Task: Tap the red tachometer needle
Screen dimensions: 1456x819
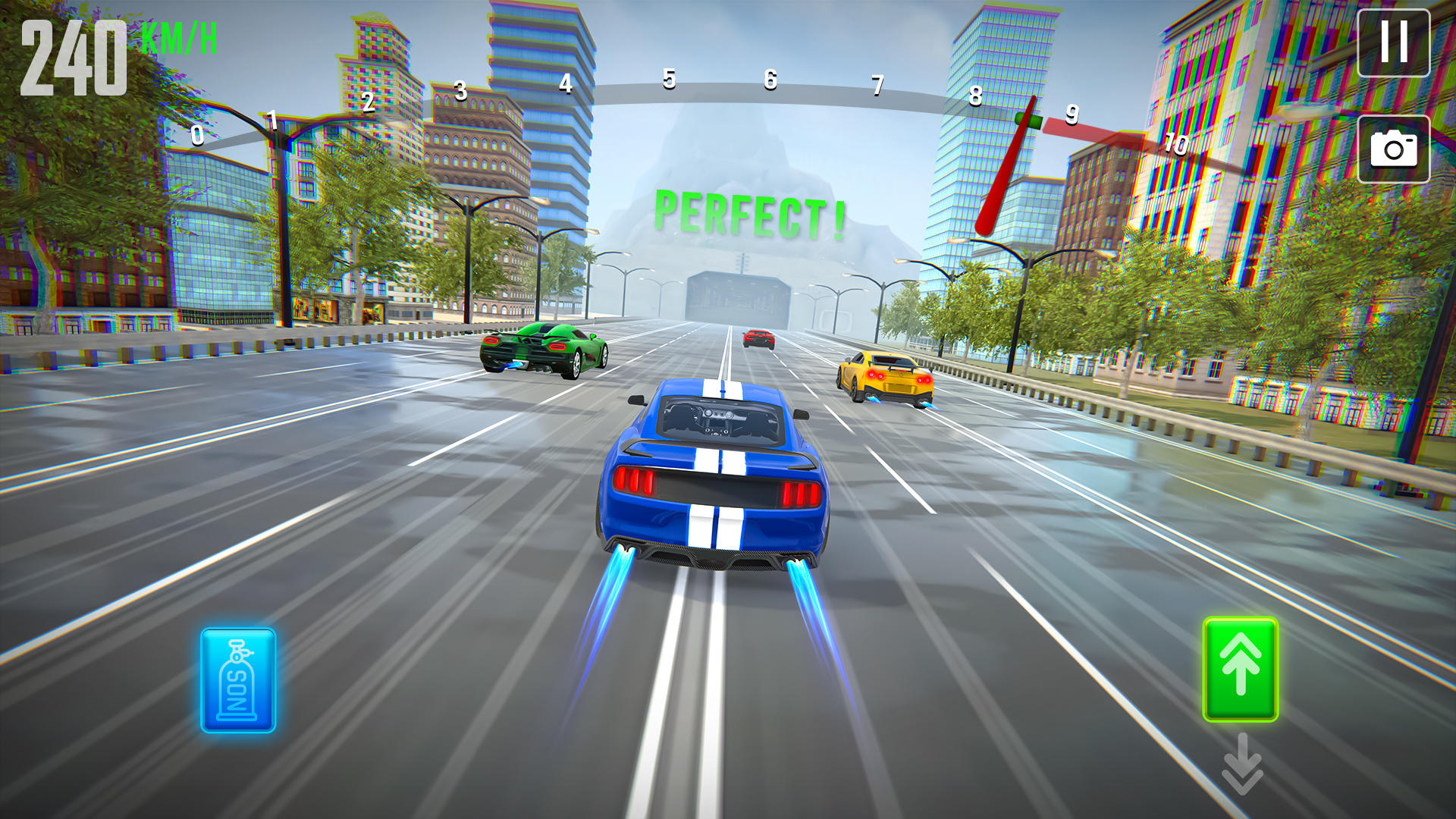Action: click(x=1009, y=167)
